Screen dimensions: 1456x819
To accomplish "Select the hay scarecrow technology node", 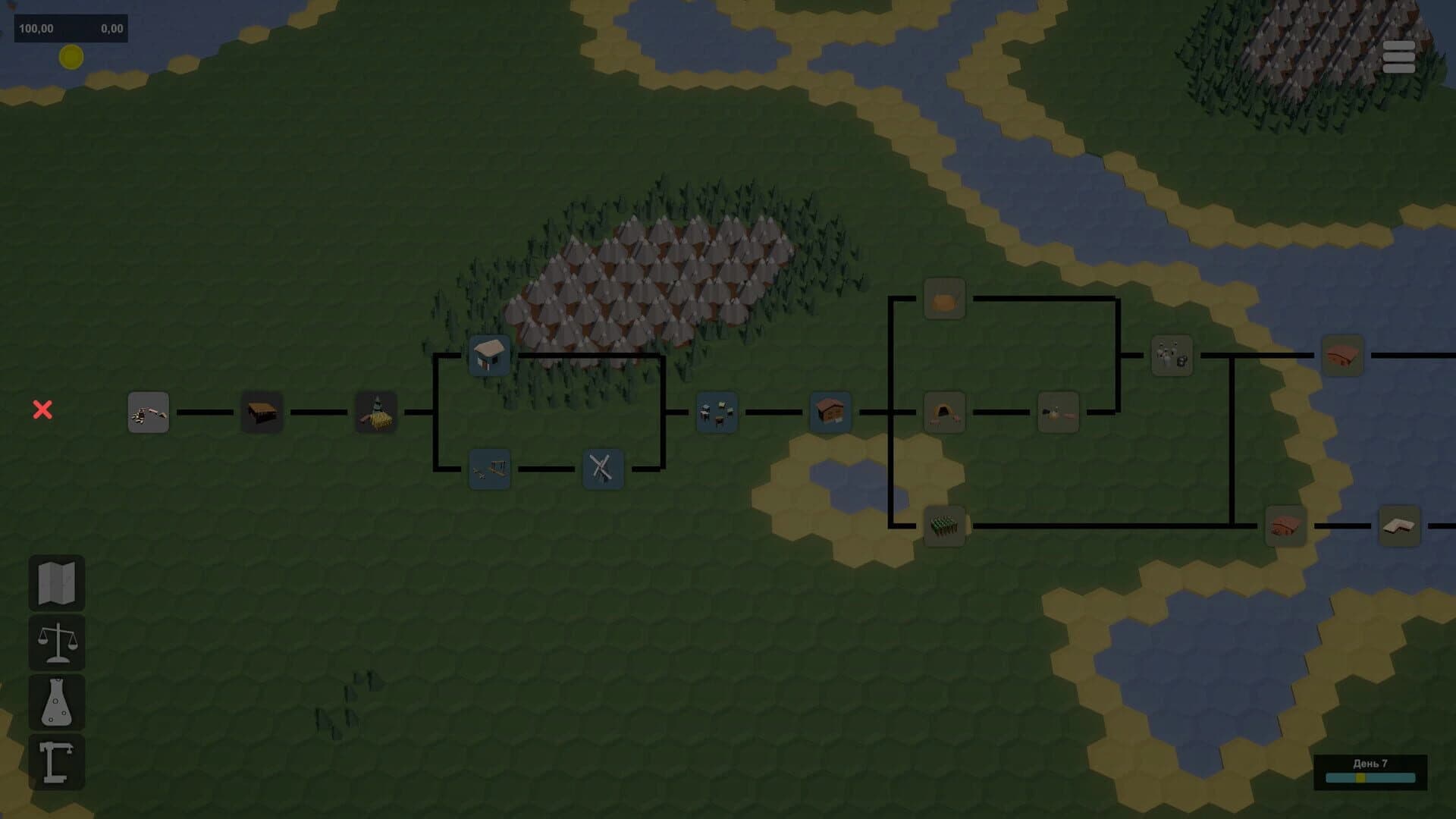I will point(375,412).
